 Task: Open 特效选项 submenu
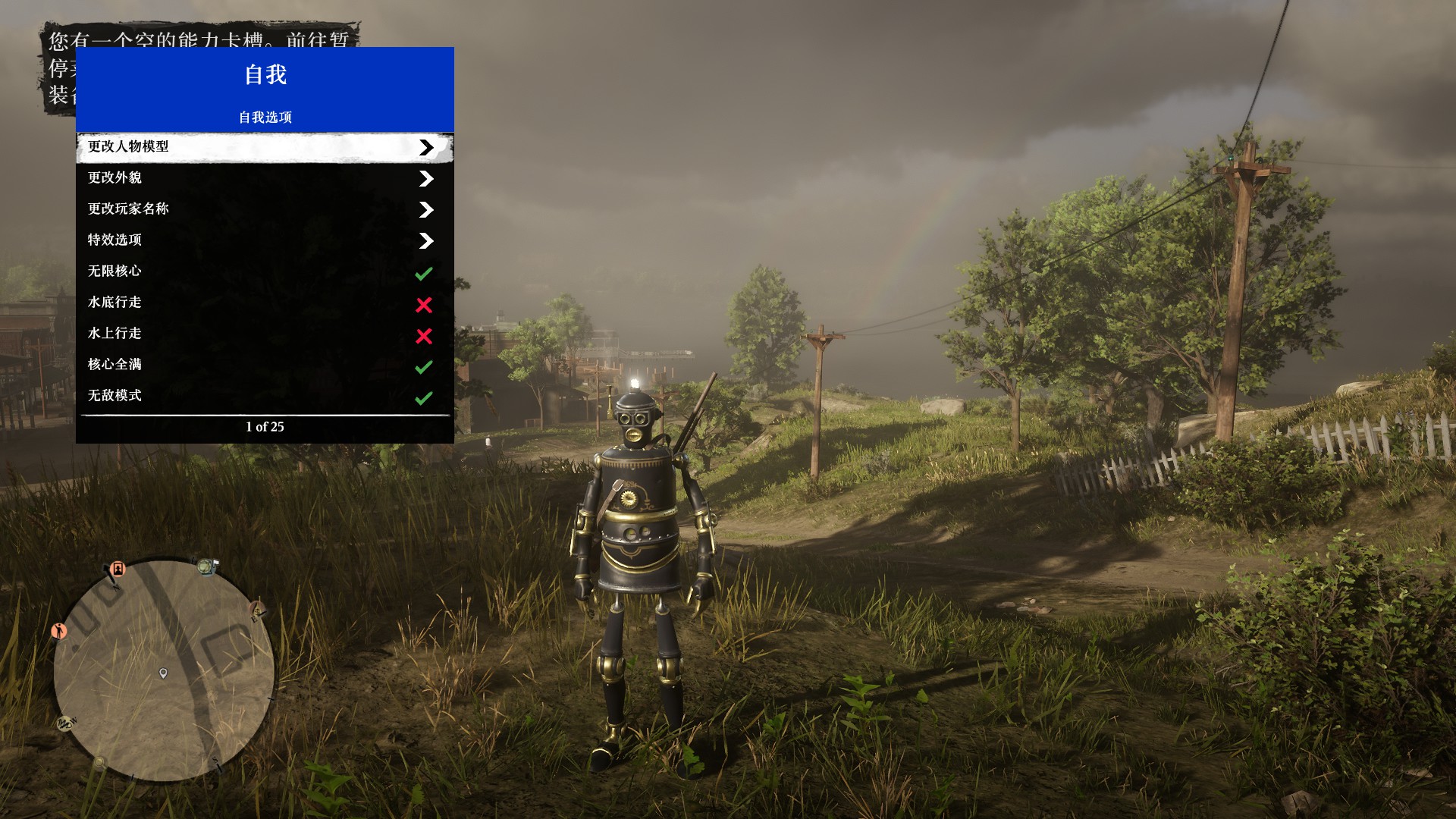265,240
